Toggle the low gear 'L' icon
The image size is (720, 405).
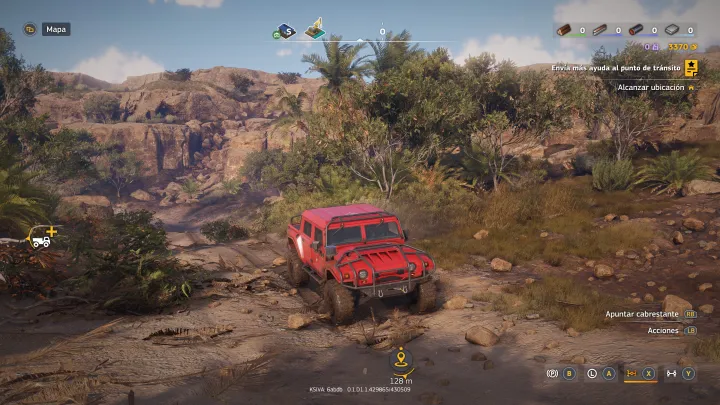[x=592, y=373]
